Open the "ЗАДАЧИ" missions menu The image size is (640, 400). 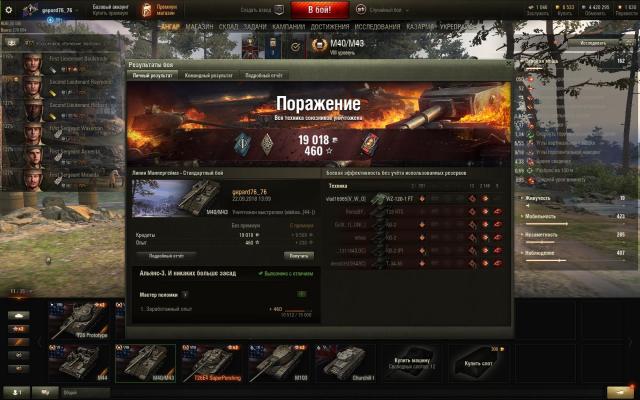click(255, 27)
